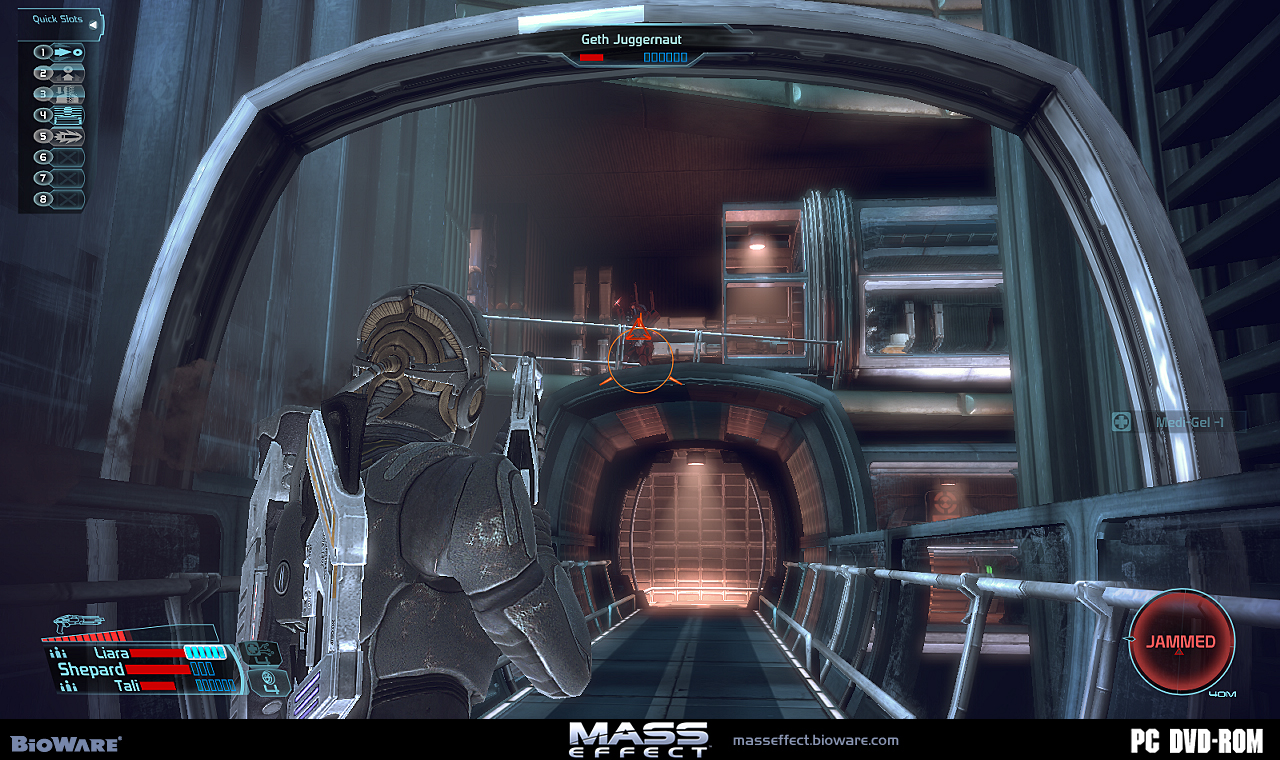1280x760 pixels.
Task: Use the medi-gel icon beside squad panel
Action: (x=259, y=652)
